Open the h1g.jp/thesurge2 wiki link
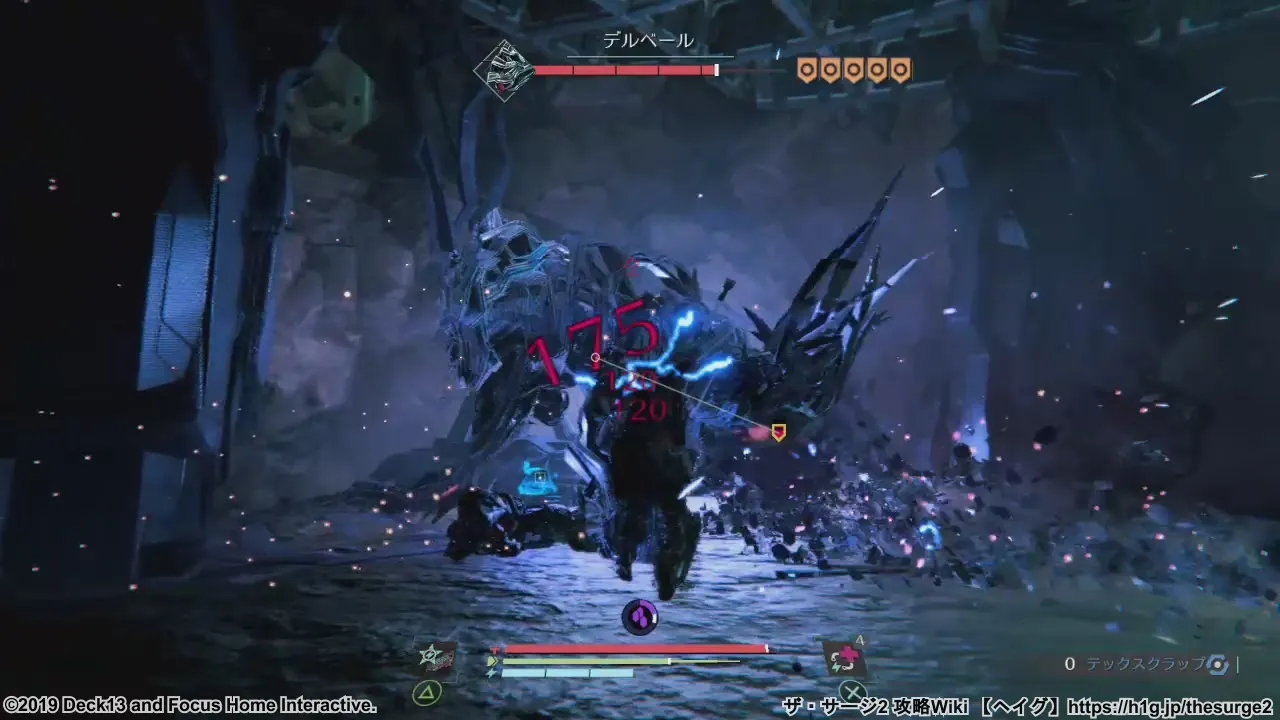Image resolution: width=1280 pixels, height=720 pixels. [1169, 707]
